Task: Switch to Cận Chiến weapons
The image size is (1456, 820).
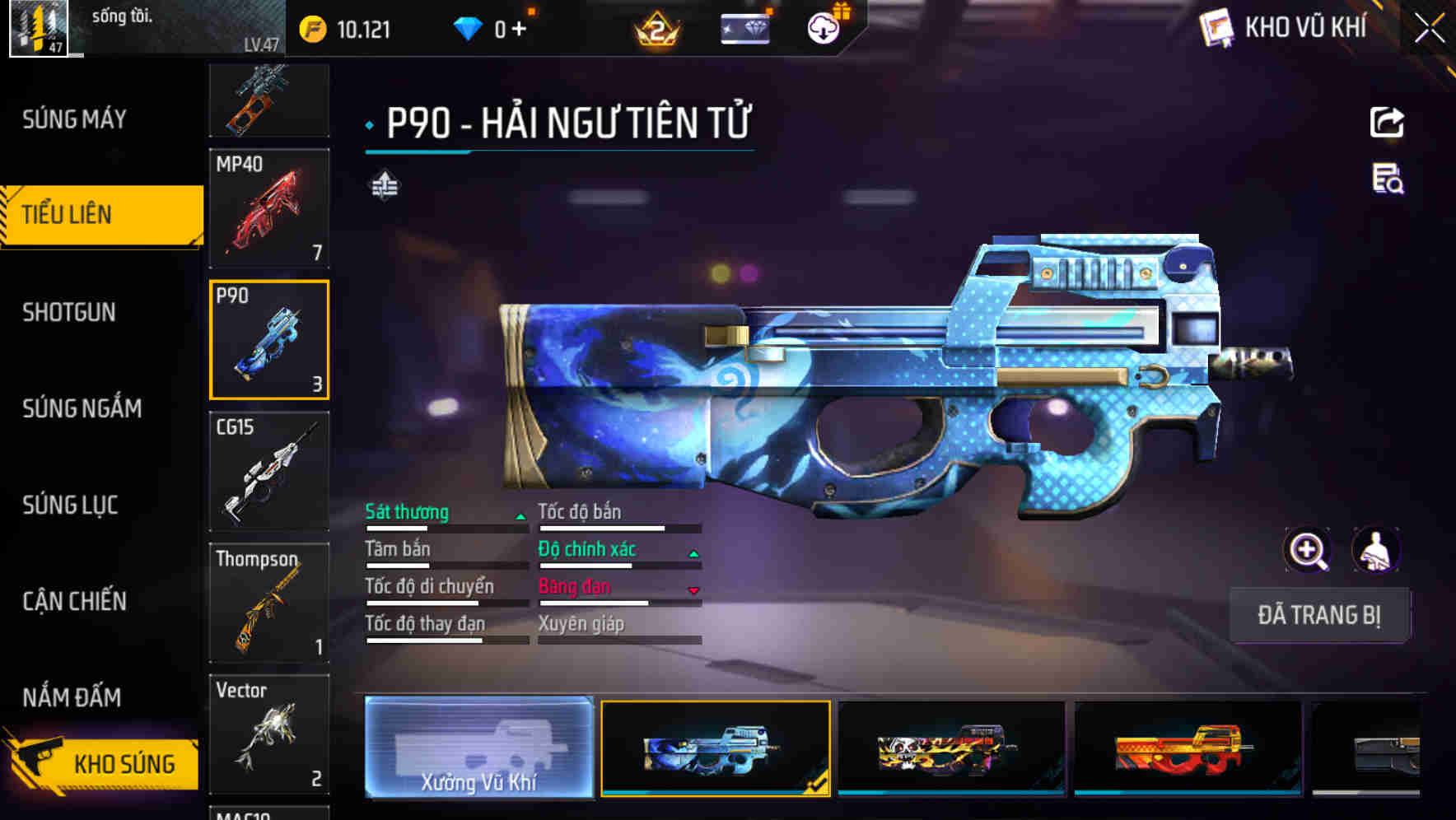Action: (x=74, y=601)
